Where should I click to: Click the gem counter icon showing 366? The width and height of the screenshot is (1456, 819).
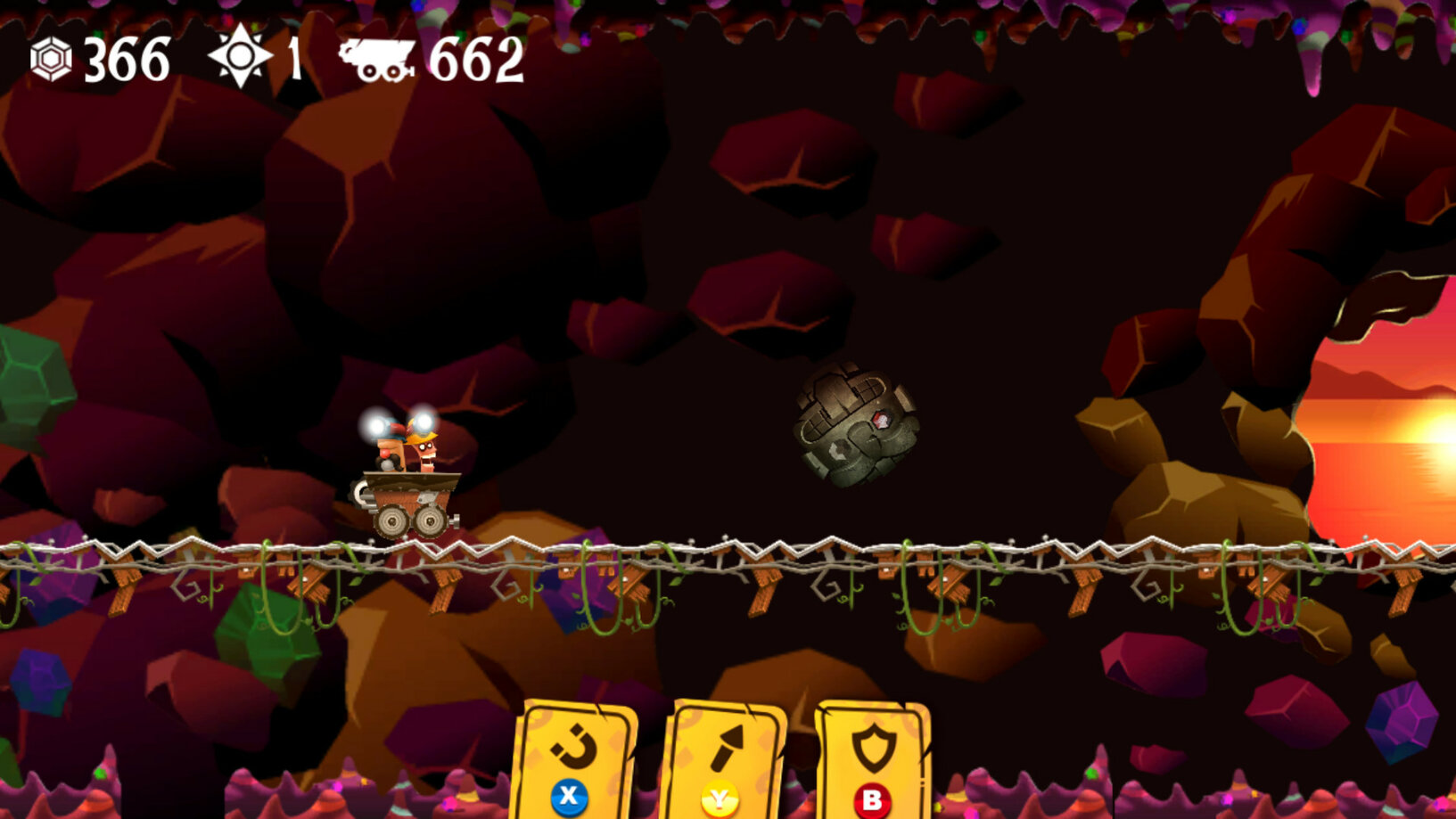[51, 61]
